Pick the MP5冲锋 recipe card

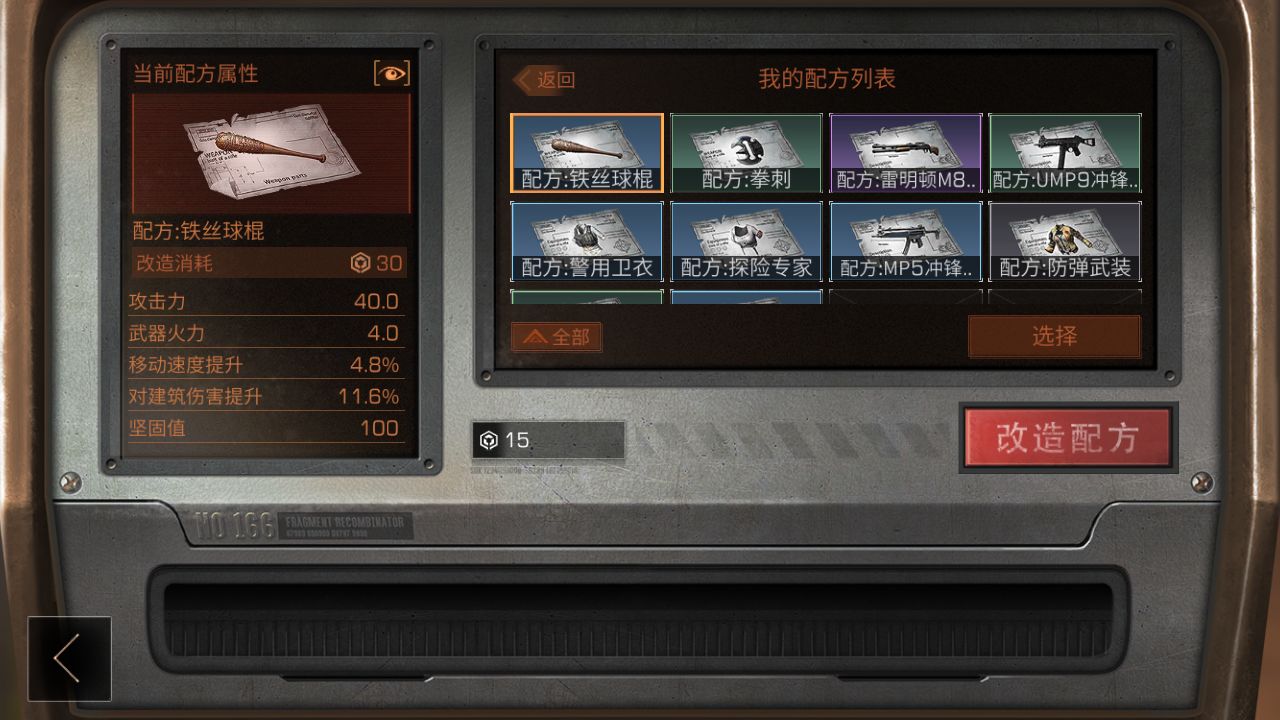tap(906, 241)
